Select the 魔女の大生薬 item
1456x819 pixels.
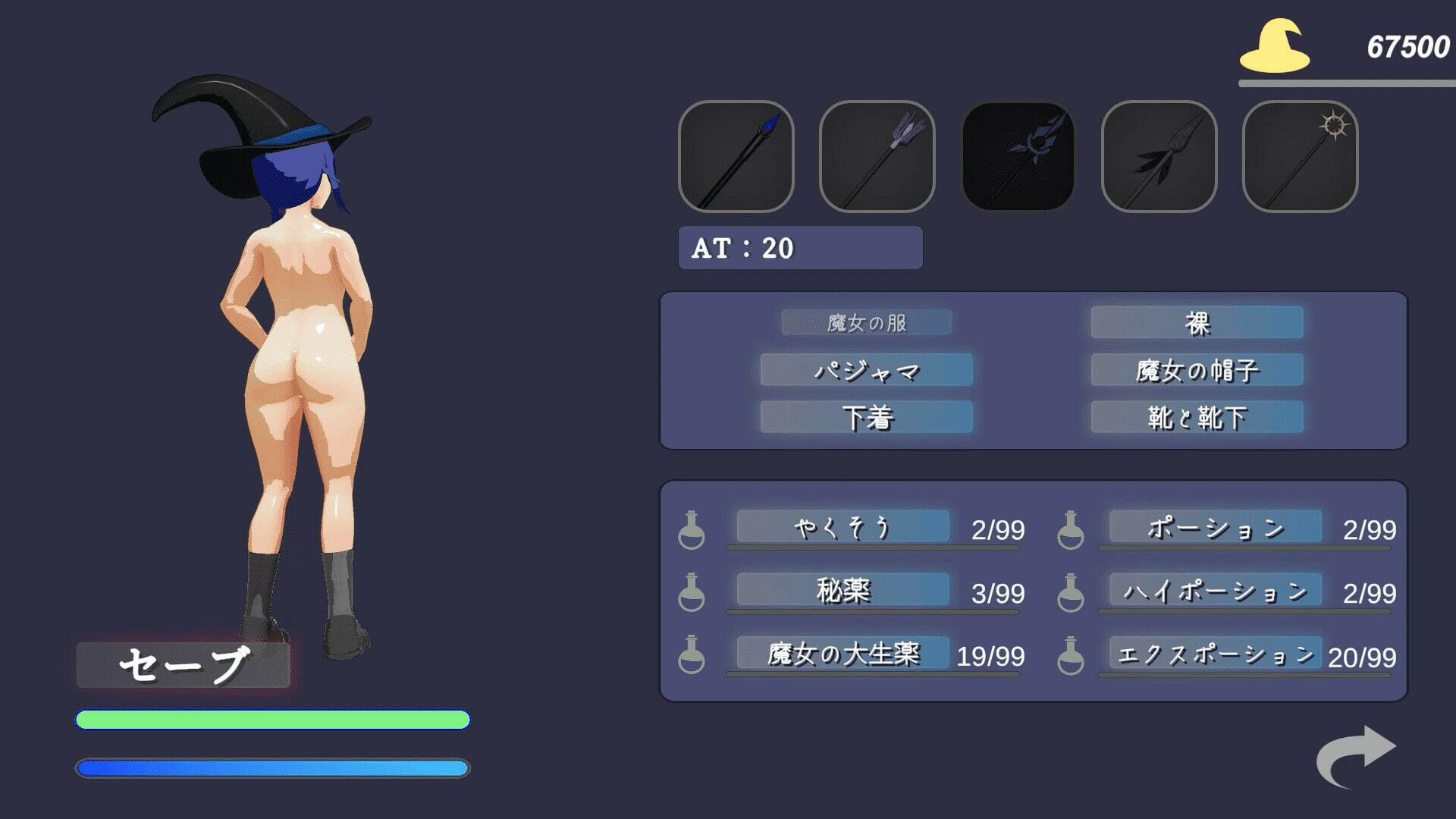843,653
